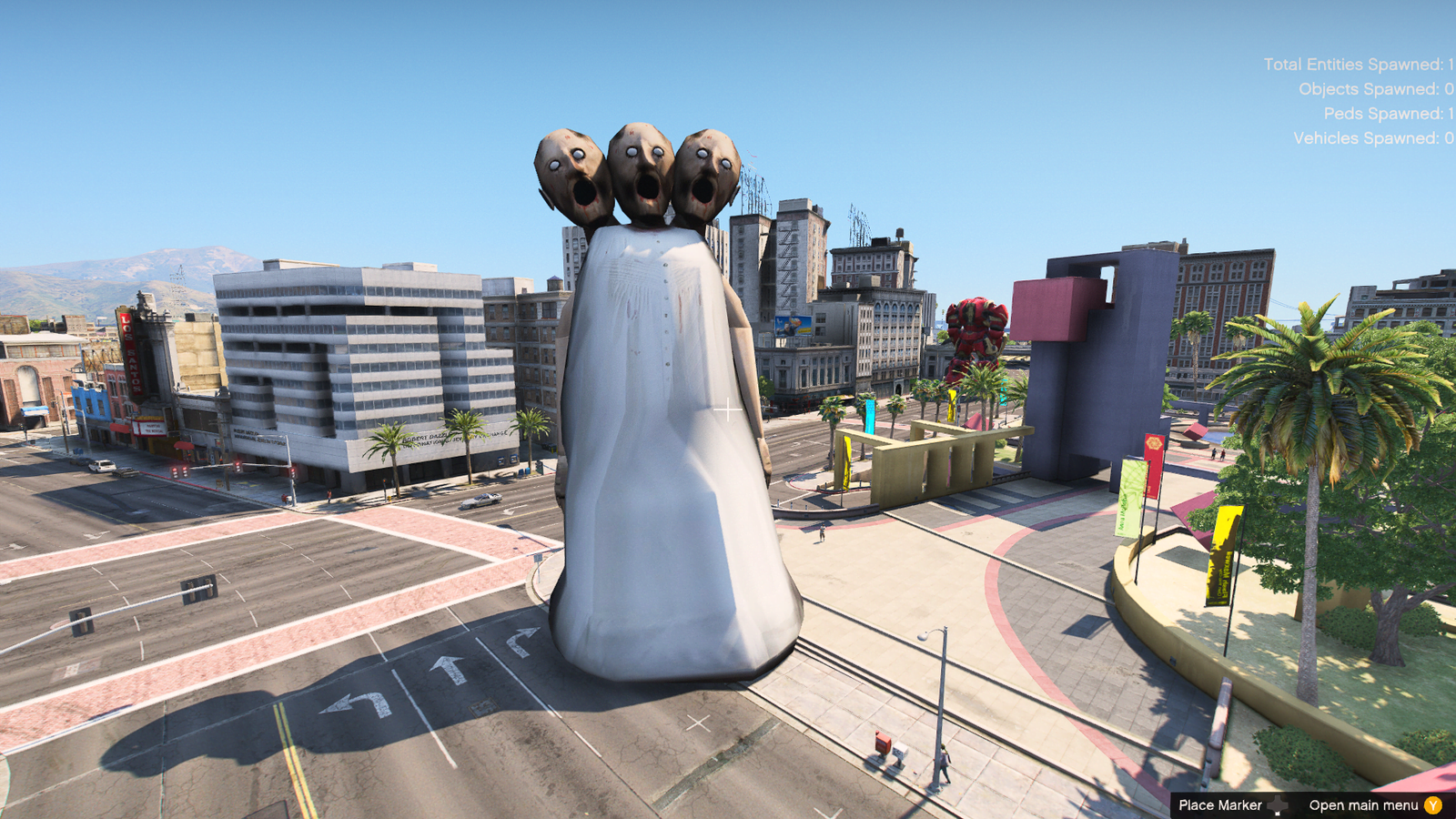Click the D-pad Place Marker icon
This screenshot has height=819, width=1456.
pos(1279,804)
